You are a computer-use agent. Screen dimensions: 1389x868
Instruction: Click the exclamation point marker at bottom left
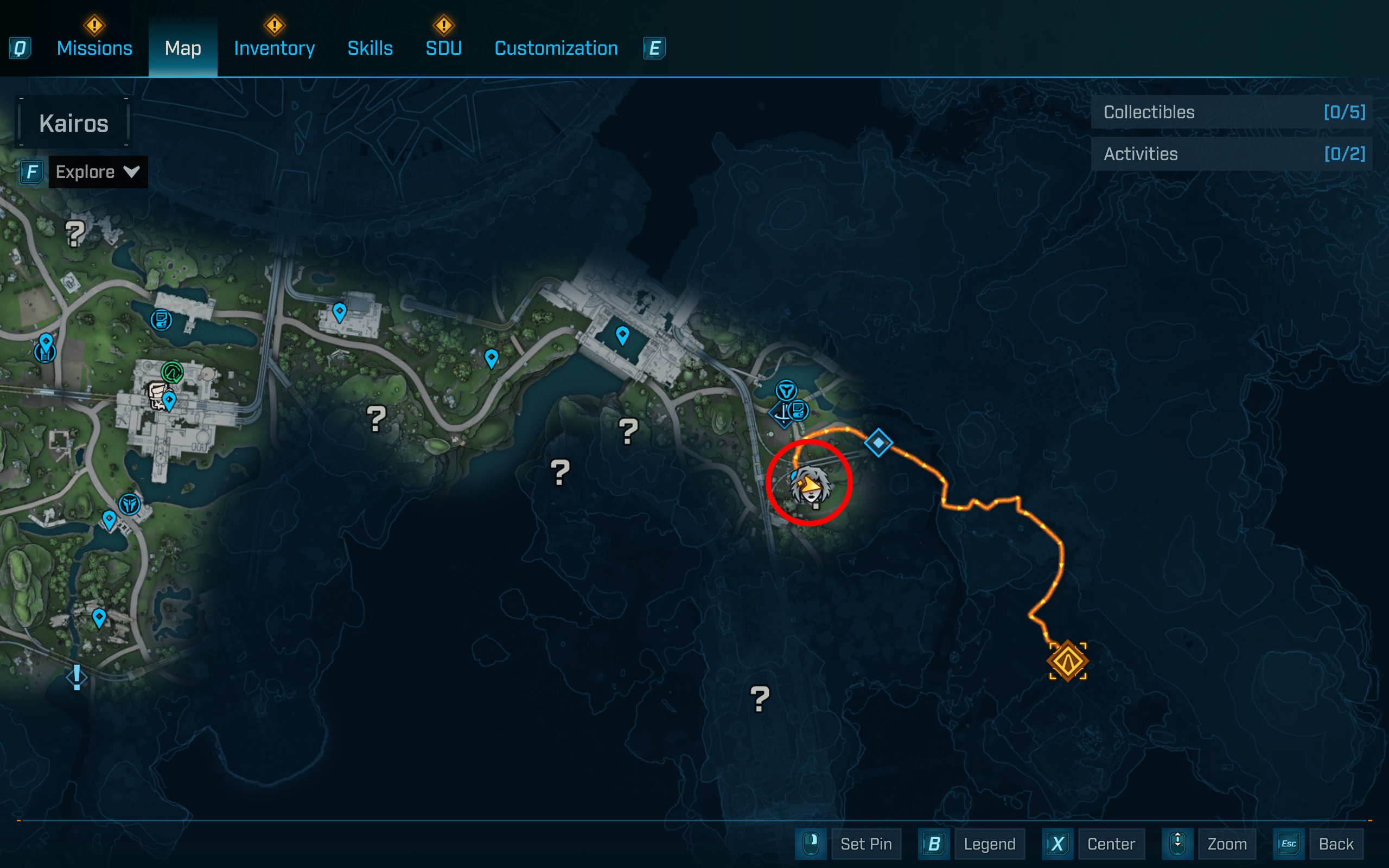[x=77, y=678]
